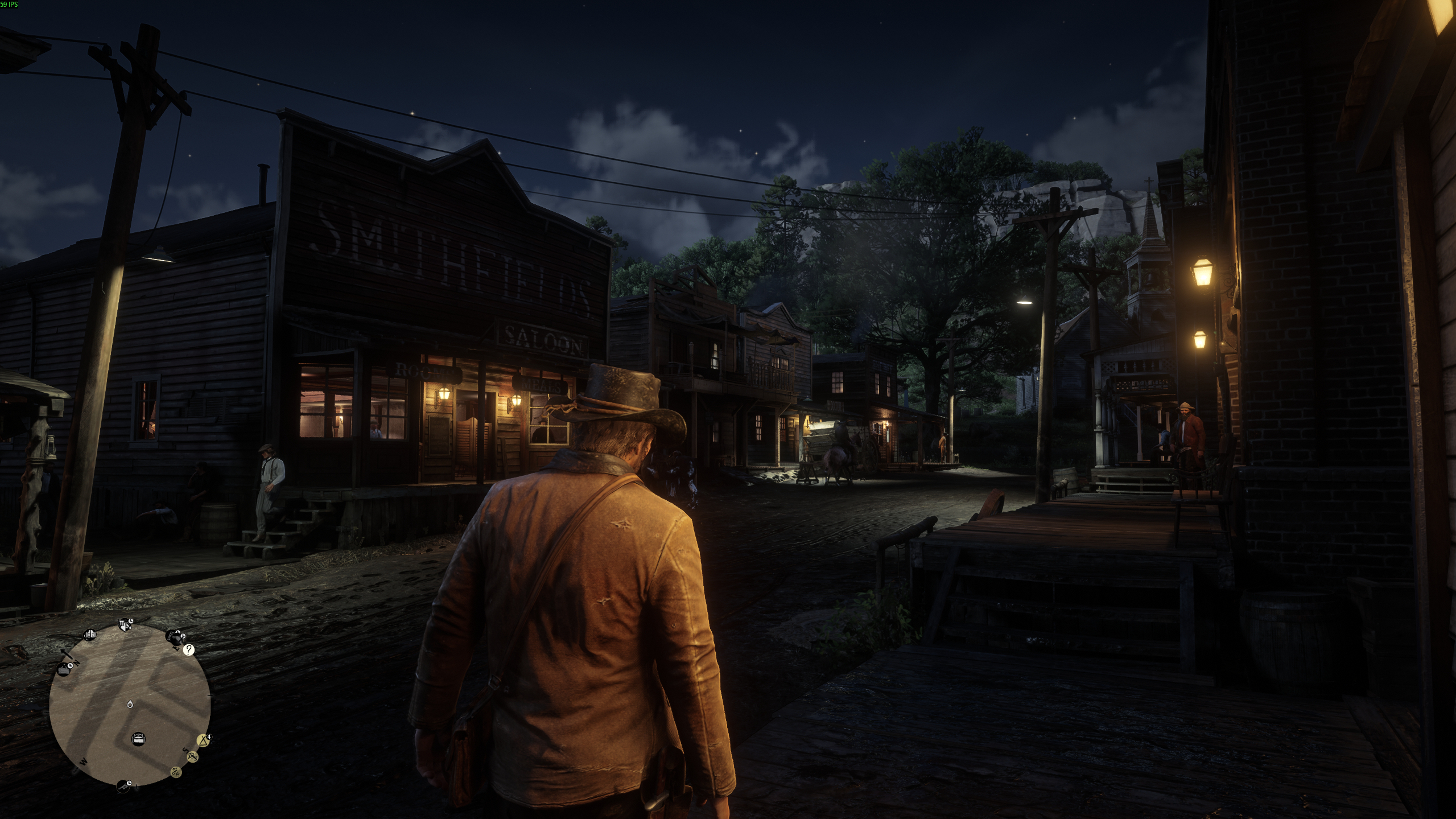Choose the yellow RS mission marker
Viewport: 1456px width, 819px height.
[x=192, y=757]
